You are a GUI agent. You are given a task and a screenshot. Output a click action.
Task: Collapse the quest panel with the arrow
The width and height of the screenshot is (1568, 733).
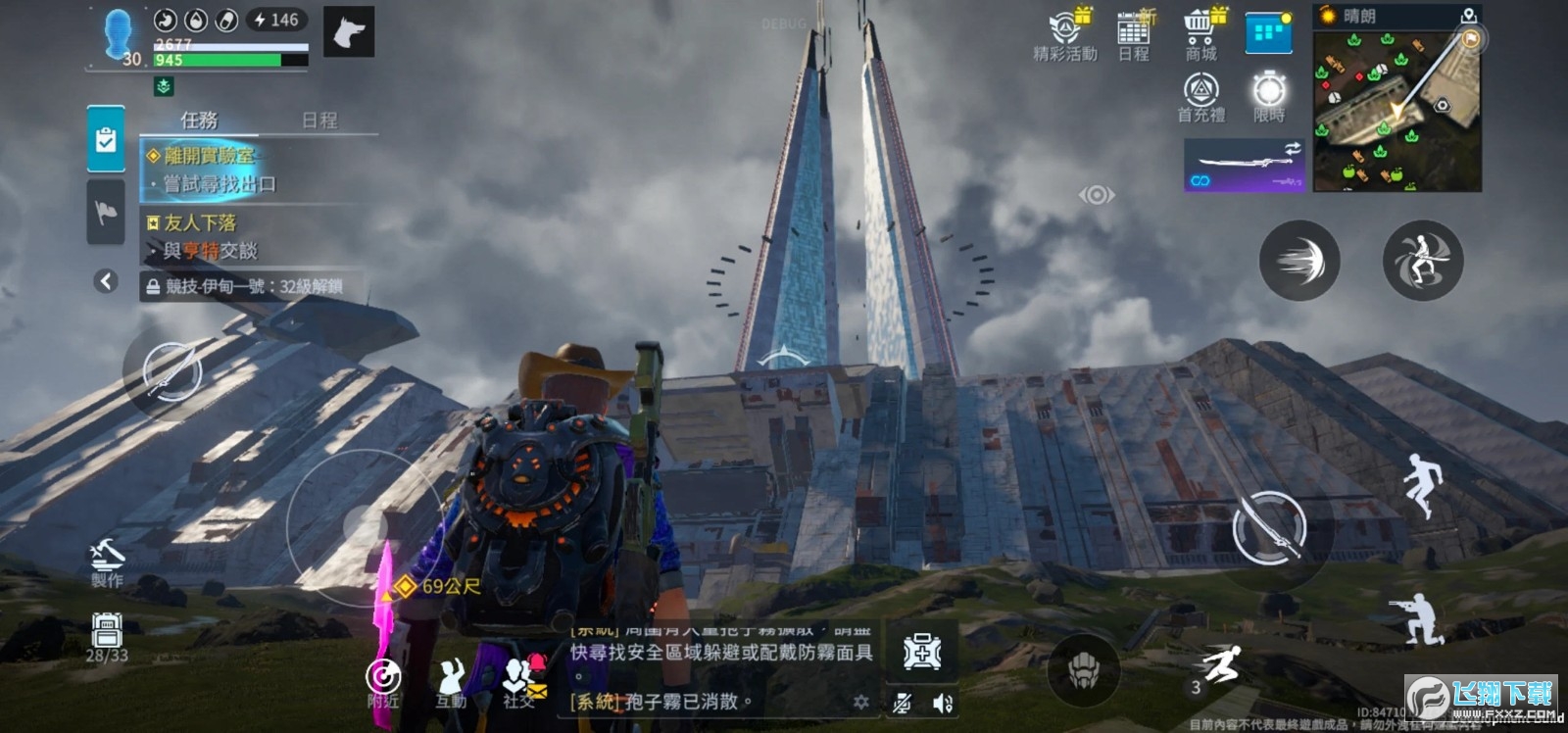click(x=106, y=282)
